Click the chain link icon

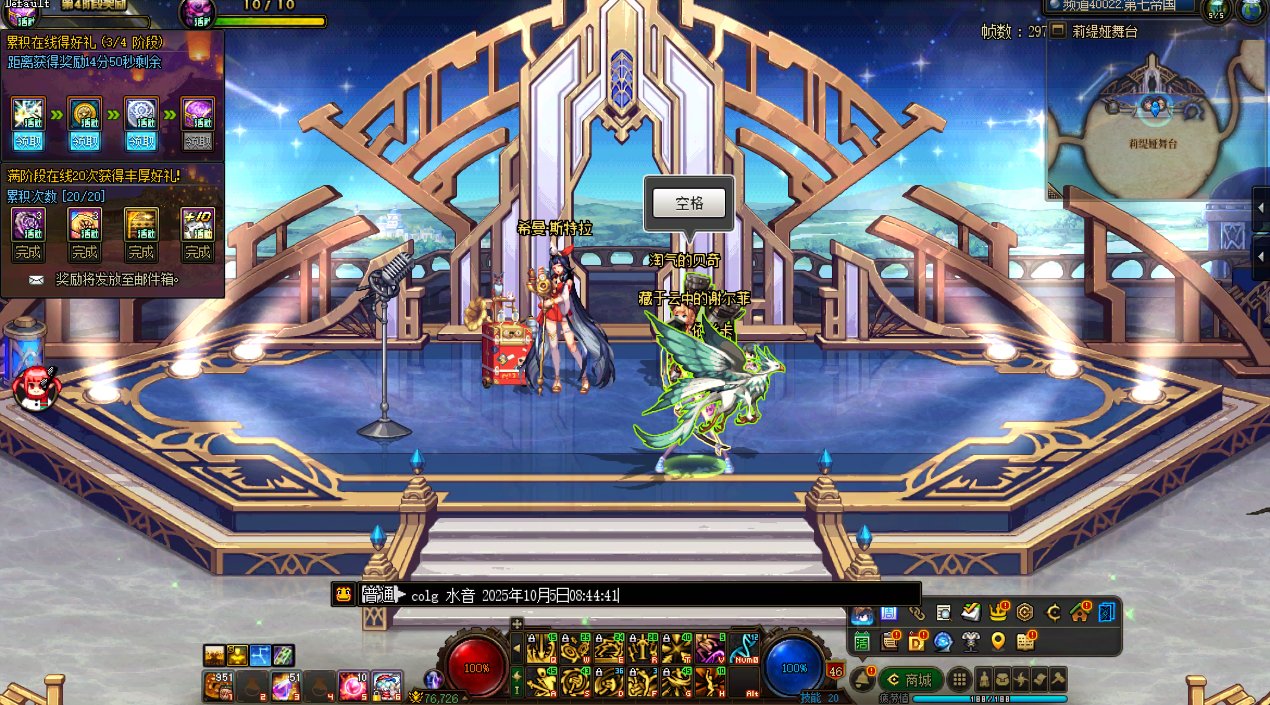tap(916, 612)
